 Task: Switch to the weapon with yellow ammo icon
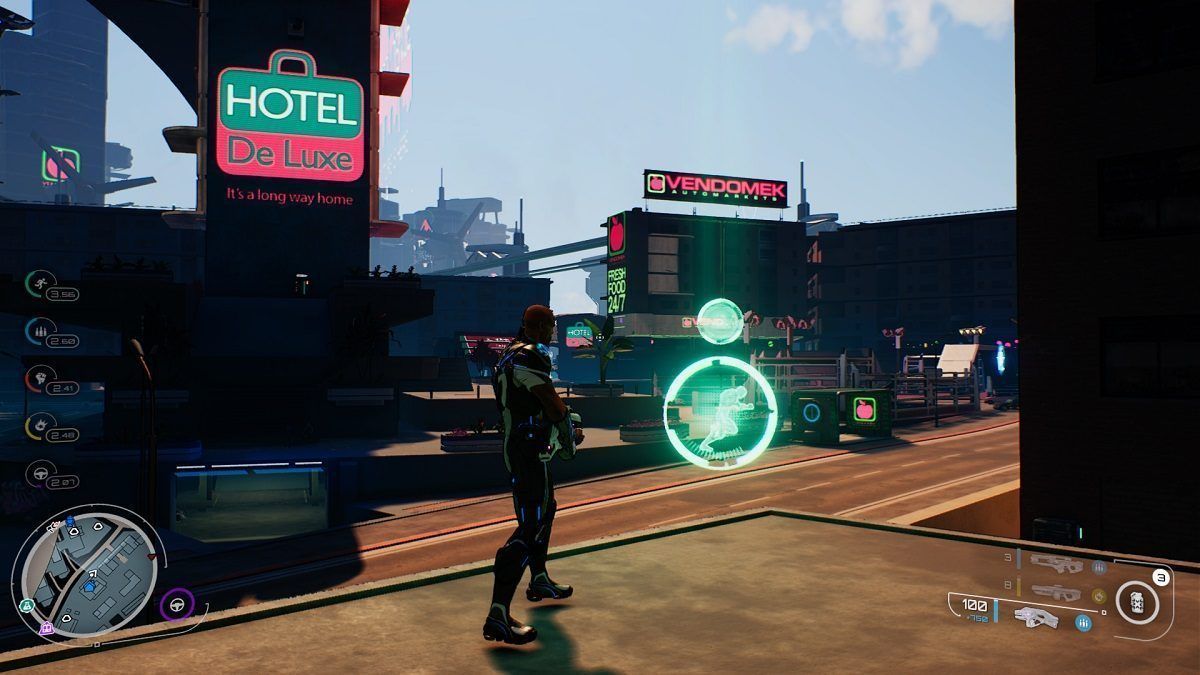pos(1056,592)
